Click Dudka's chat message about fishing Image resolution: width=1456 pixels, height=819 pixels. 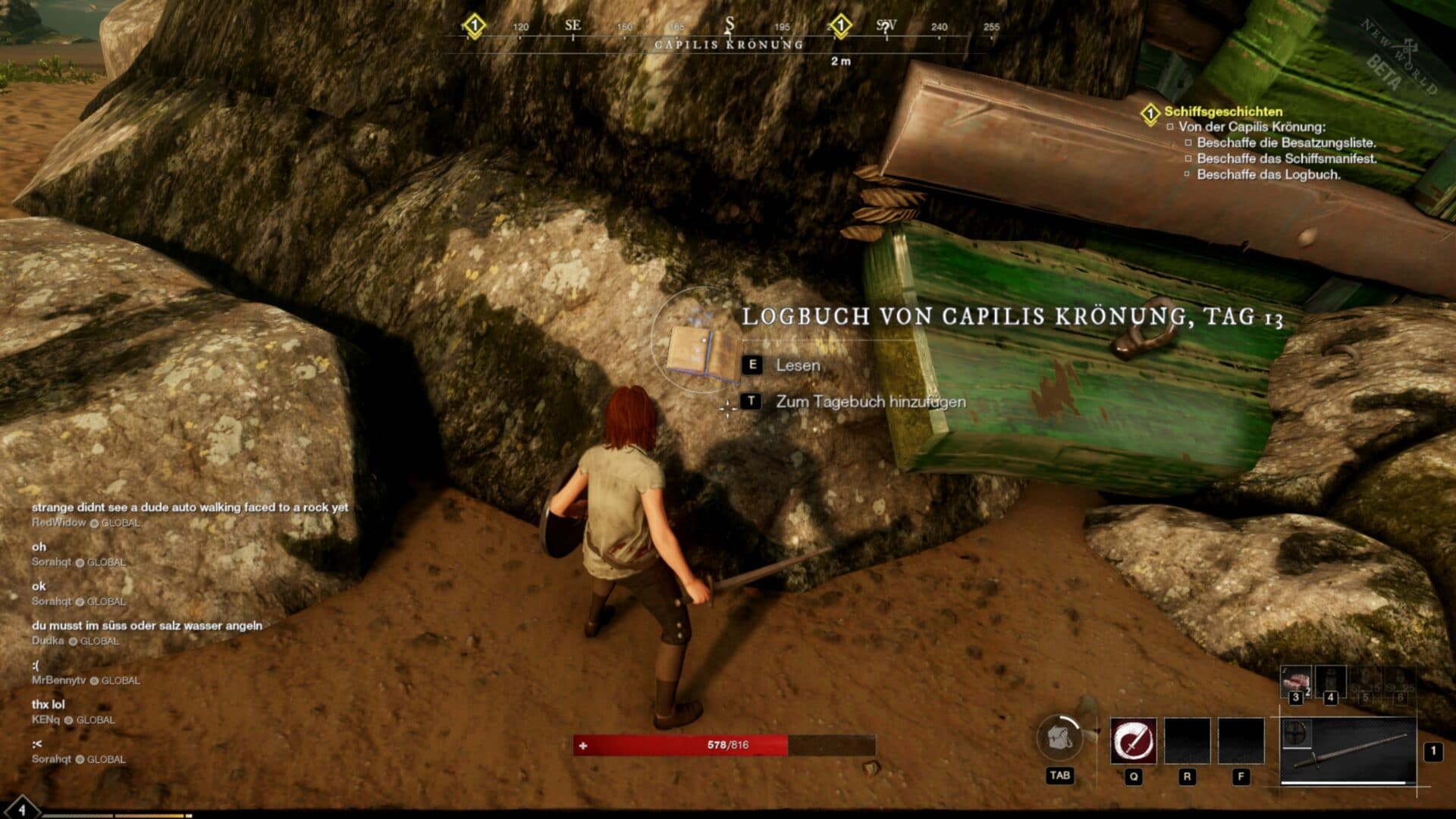tap(147, 626)
